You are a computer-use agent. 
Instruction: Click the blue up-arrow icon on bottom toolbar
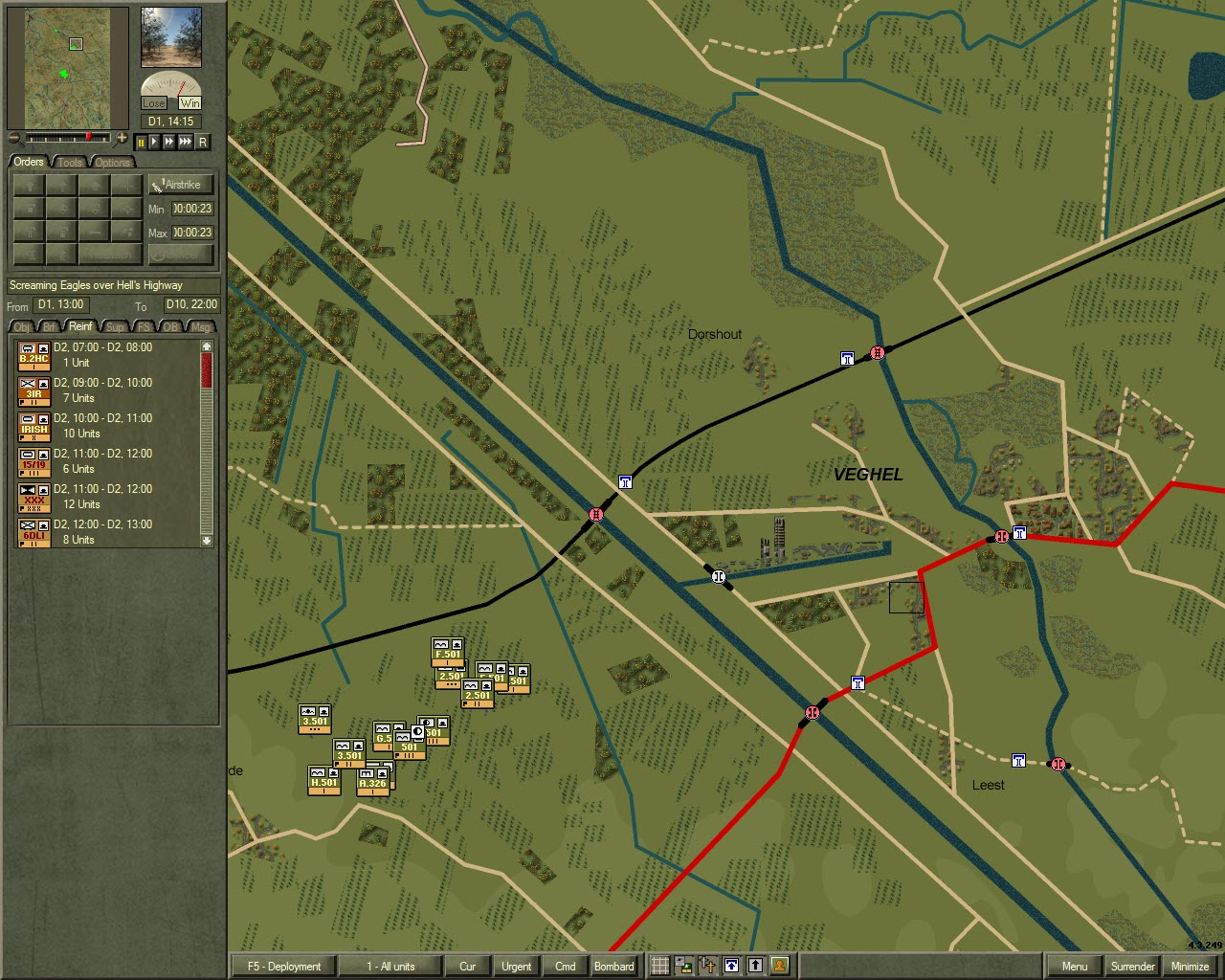click(x=729, y=966)
